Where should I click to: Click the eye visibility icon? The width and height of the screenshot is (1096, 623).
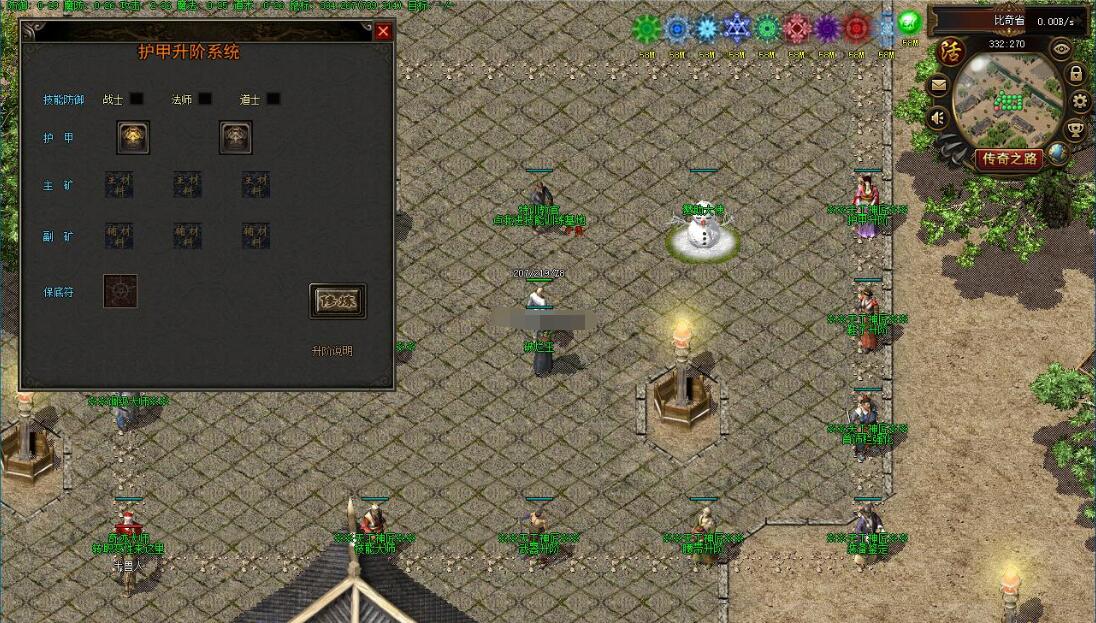point(1062,48)
